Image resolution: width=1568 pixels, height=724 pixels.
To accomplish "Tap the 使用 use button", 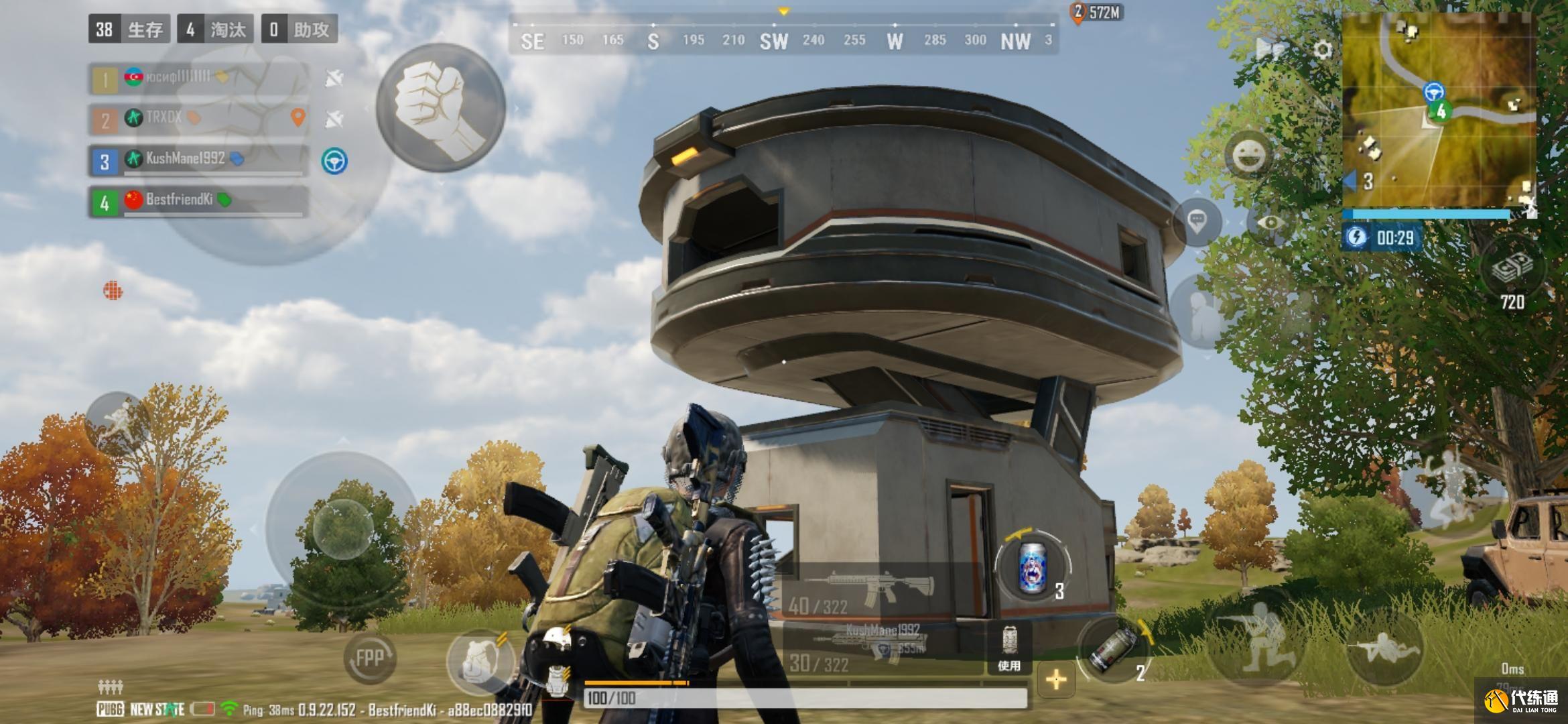I will 1009,649.
